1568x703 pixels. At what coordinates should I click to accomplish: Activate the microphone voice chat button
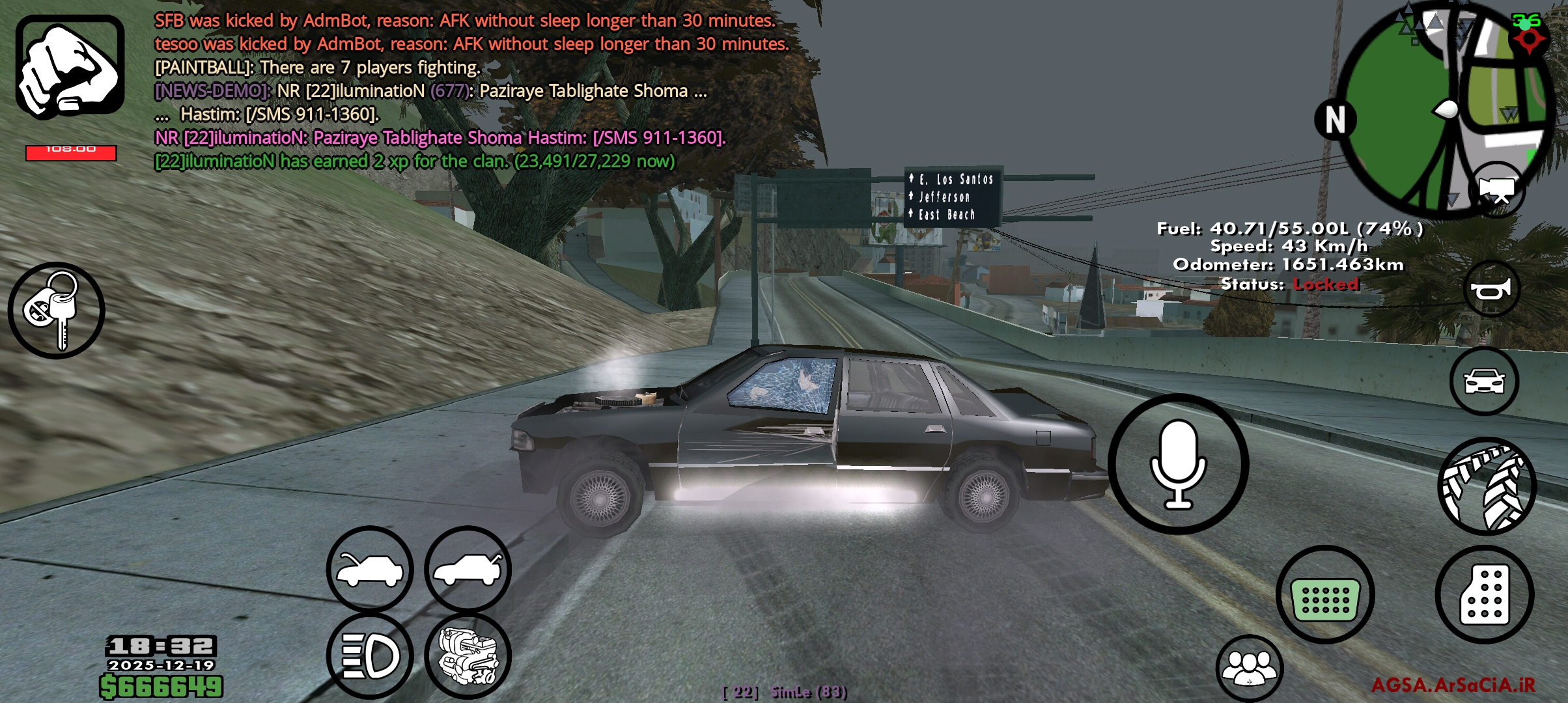pos(1178,464)
